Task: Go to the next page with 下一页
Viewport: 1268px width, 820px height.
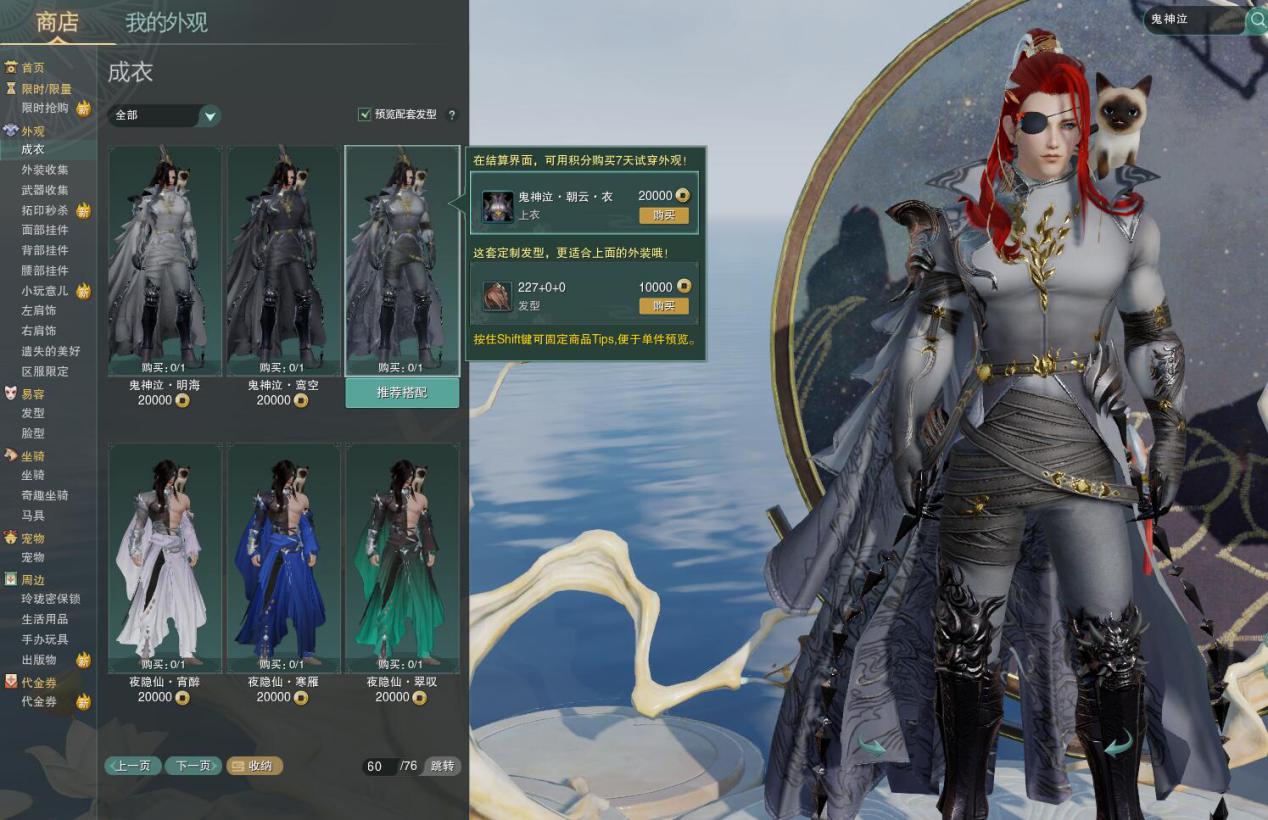Action: click(x=193, y=766)
